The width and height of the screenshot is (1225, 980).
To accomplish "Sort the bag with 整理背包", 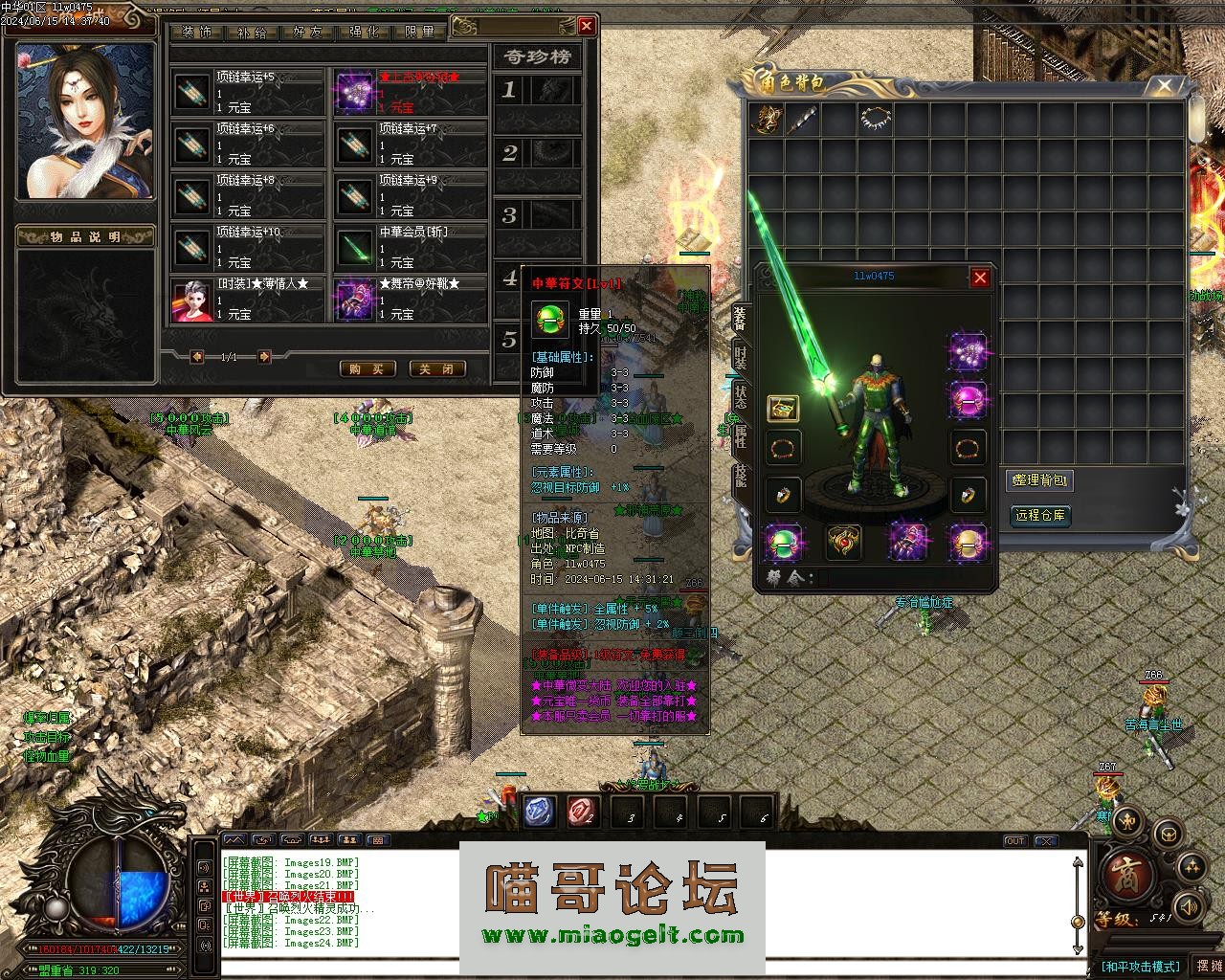I will [1039, 480].
